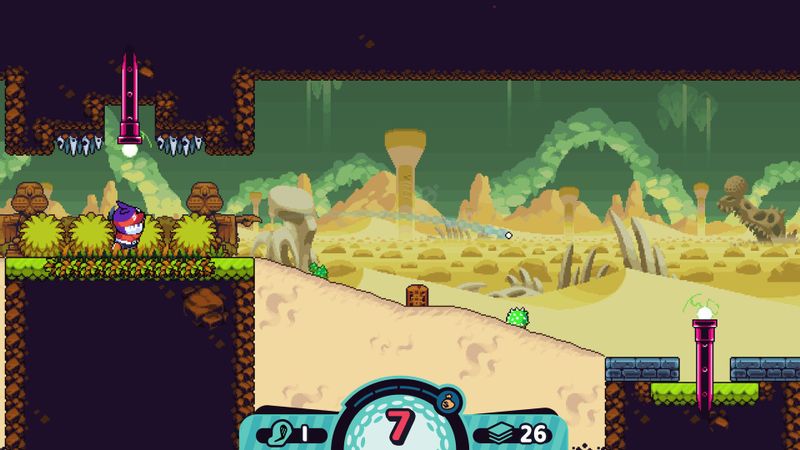Click the money bag icon
800x450 pixels.
point(447,401)
